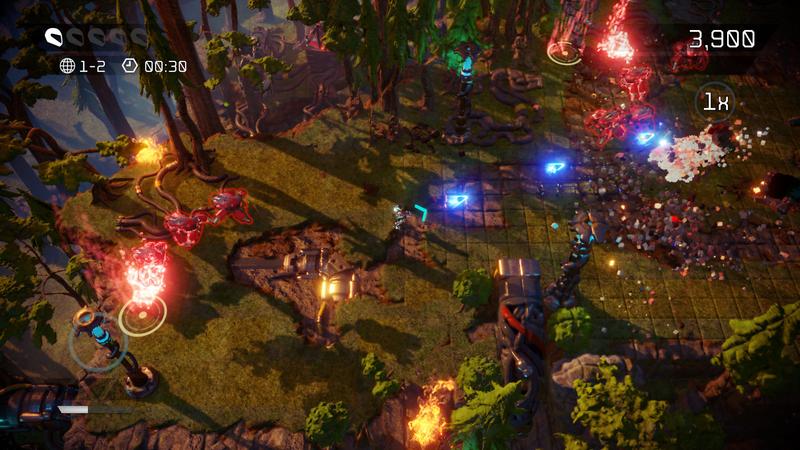Click the 1x score multiplier ring
The height and width of the screenshot is (450, 800).
click(714, 101)
